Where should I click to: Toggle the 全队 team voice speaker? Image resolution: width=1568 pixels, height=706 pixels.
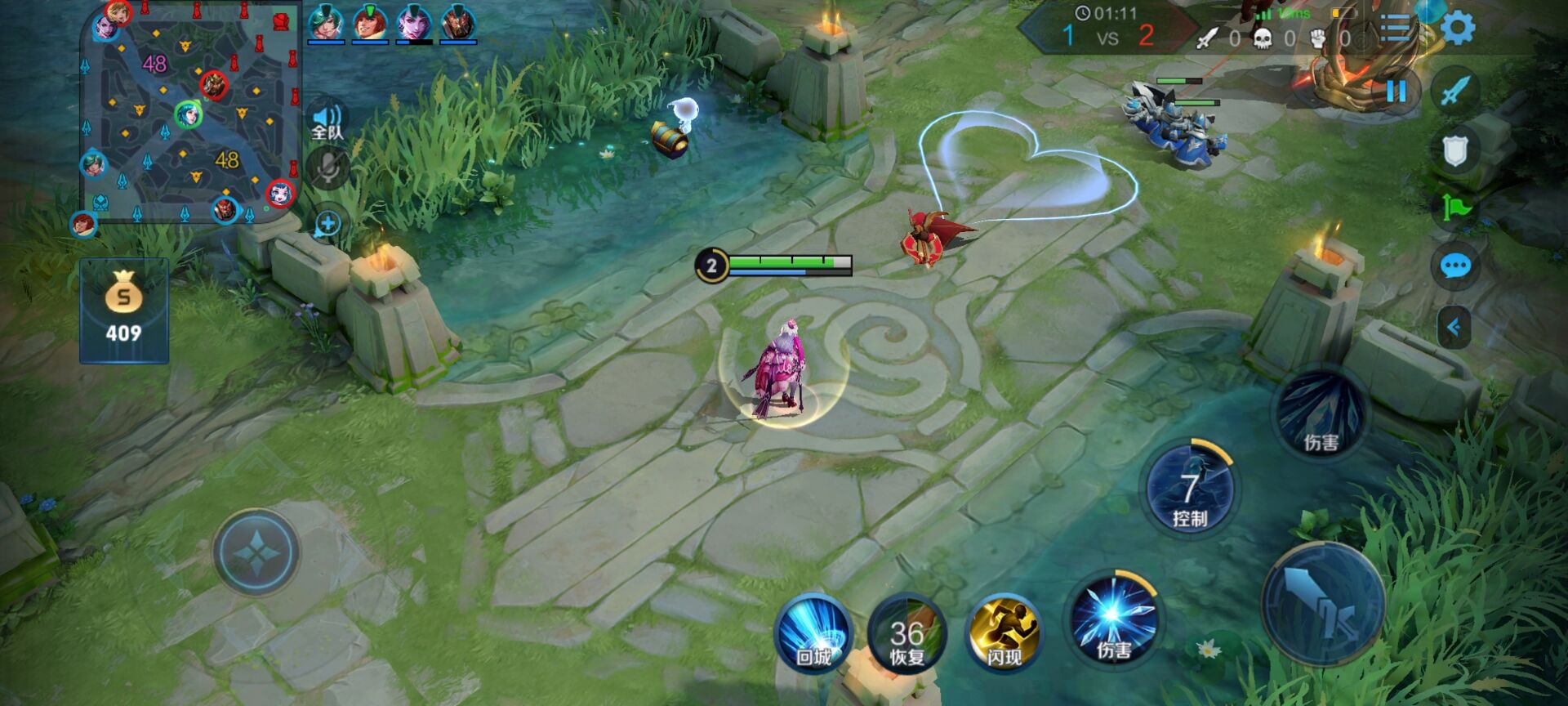[x=327, y=122]
